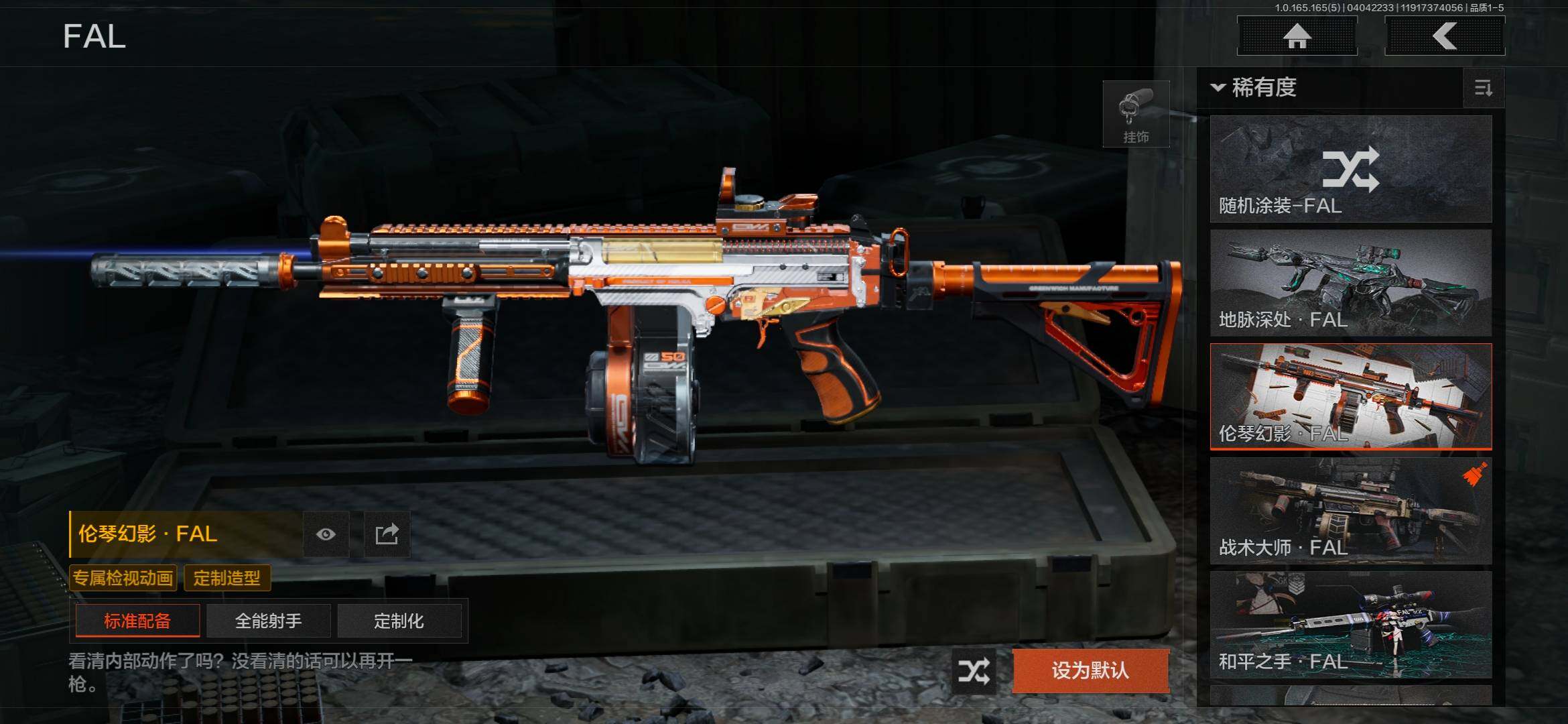This screenshot has height=724, width=1568.
Task: Open the 稀有度 rarity sort dropdown
Action: [1254, 87]
